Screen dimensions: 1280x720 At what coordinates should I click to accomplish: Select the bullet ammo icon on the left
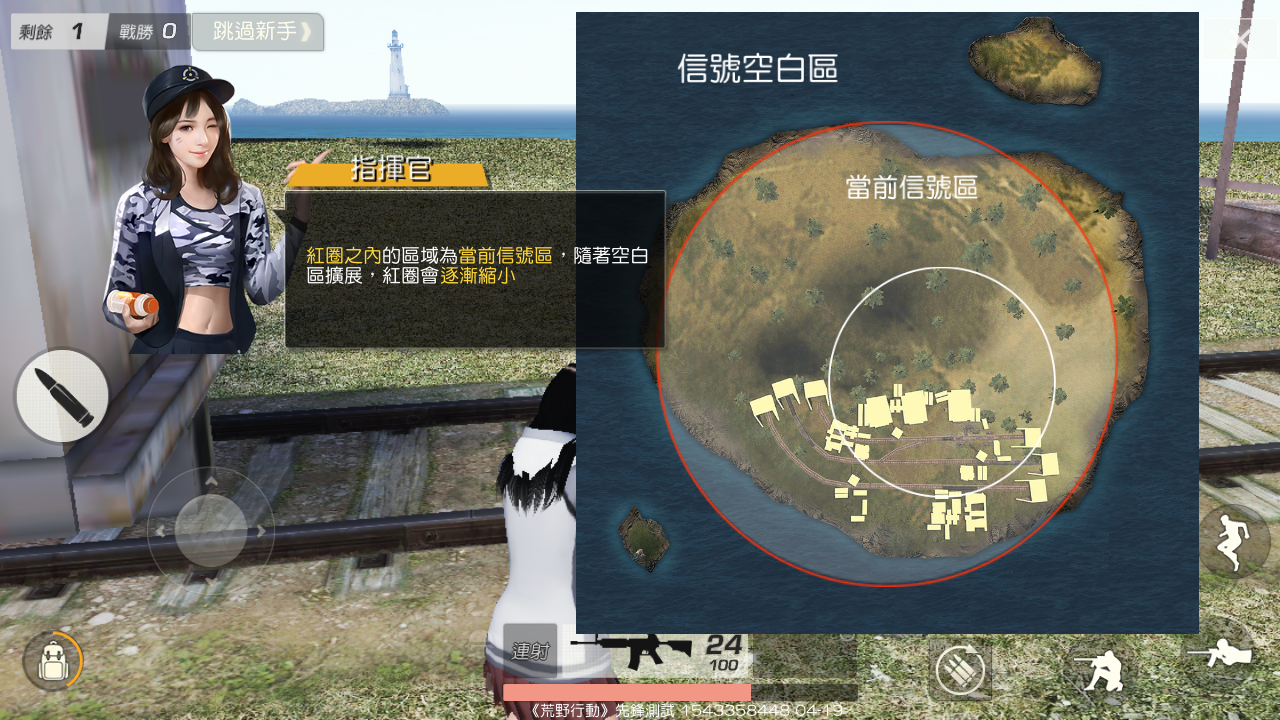tap(62, 396)
